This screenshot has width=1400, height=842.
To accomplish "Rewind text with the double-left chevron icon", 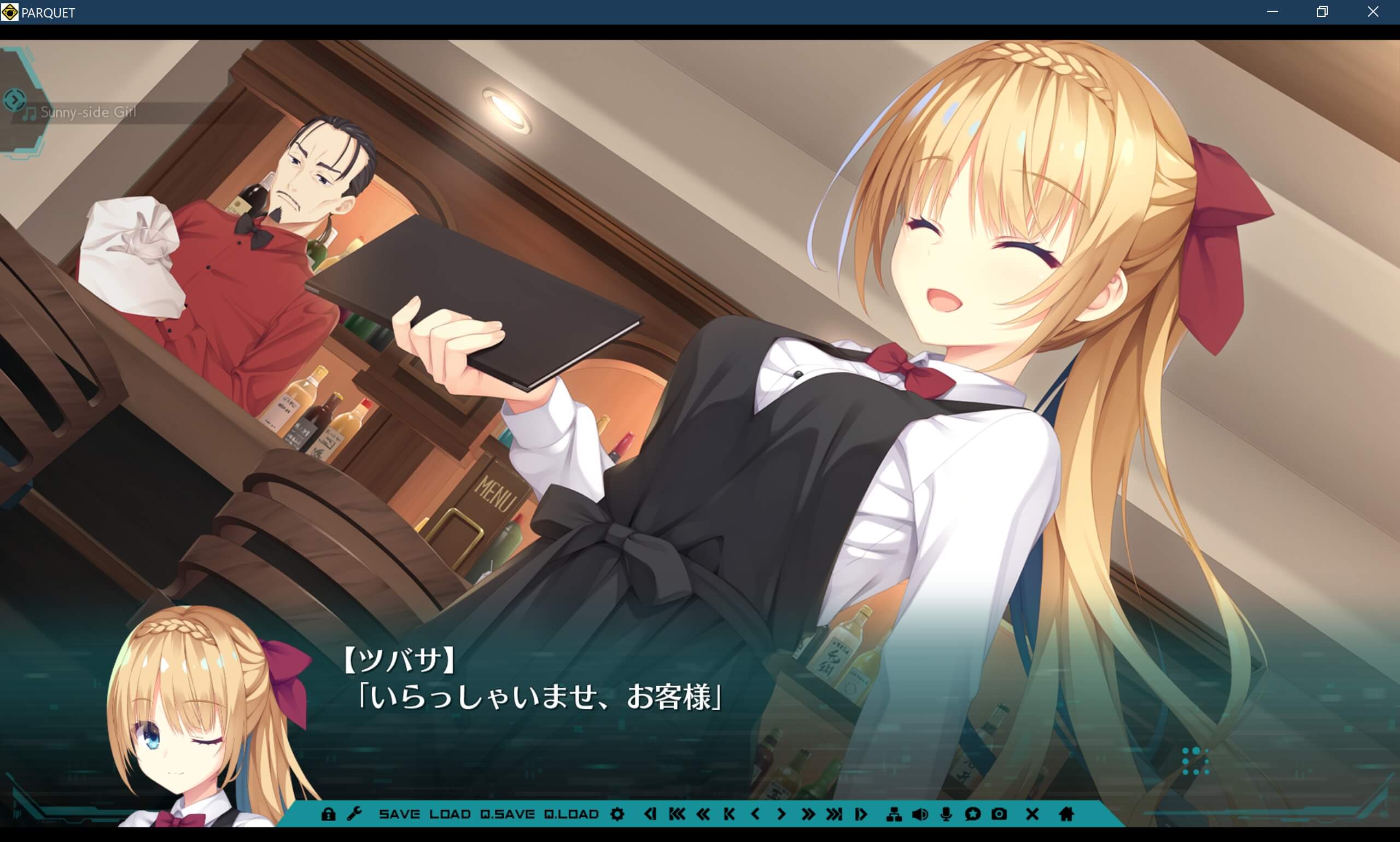I will (x=704, y=814).
